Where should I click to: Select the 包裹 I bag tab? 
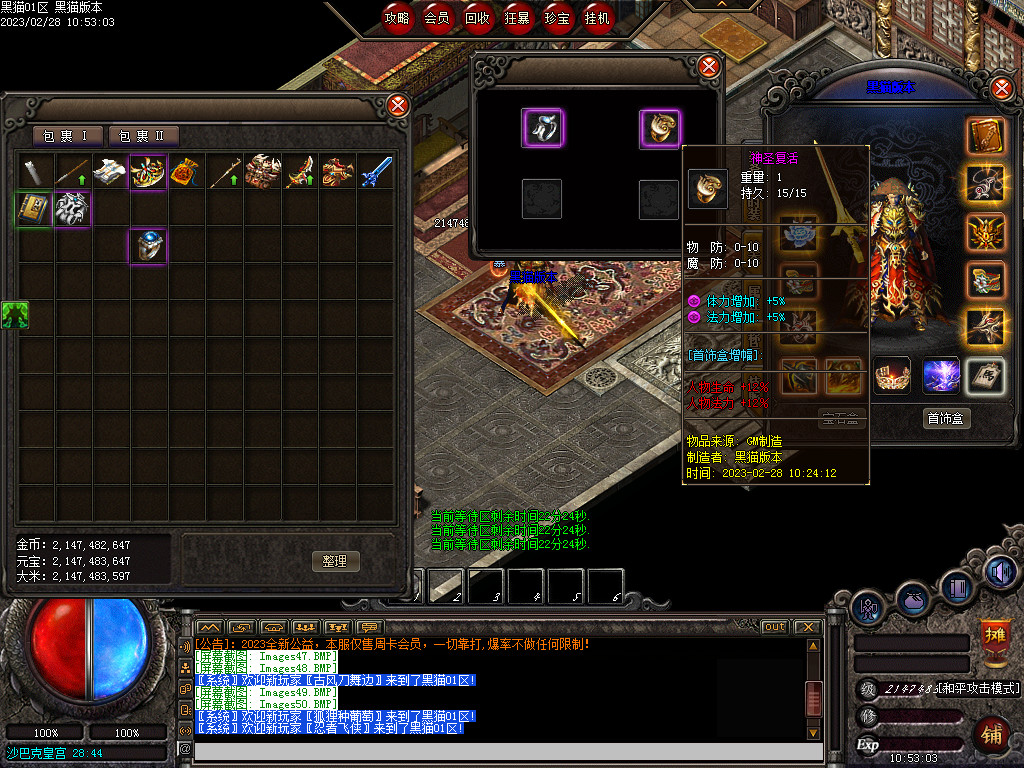coord(67,136)
